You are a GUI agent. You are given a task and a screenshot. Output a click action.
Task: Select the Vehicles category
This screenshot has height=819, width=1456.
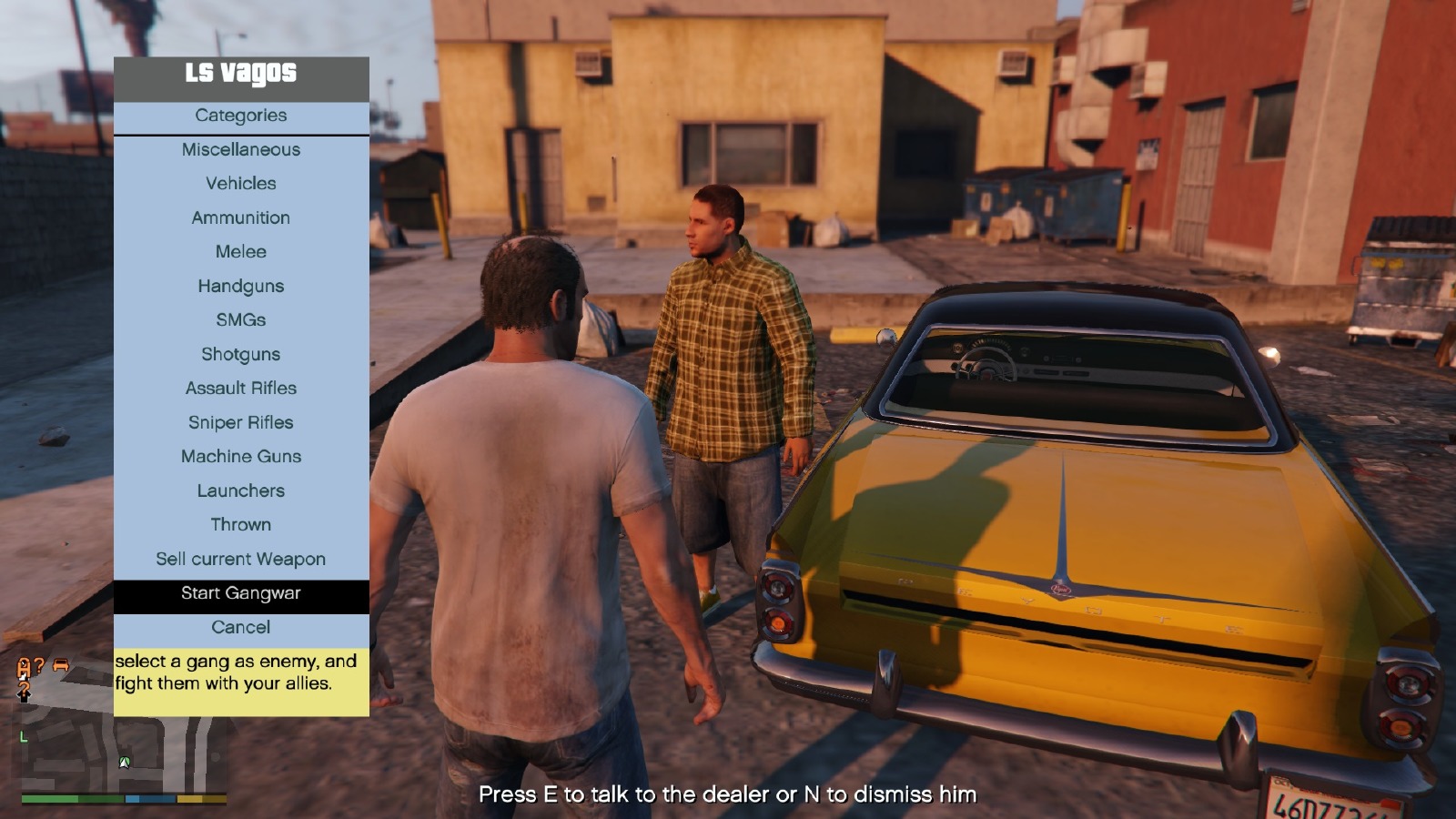pyautogui.click(x=241, y=184)
